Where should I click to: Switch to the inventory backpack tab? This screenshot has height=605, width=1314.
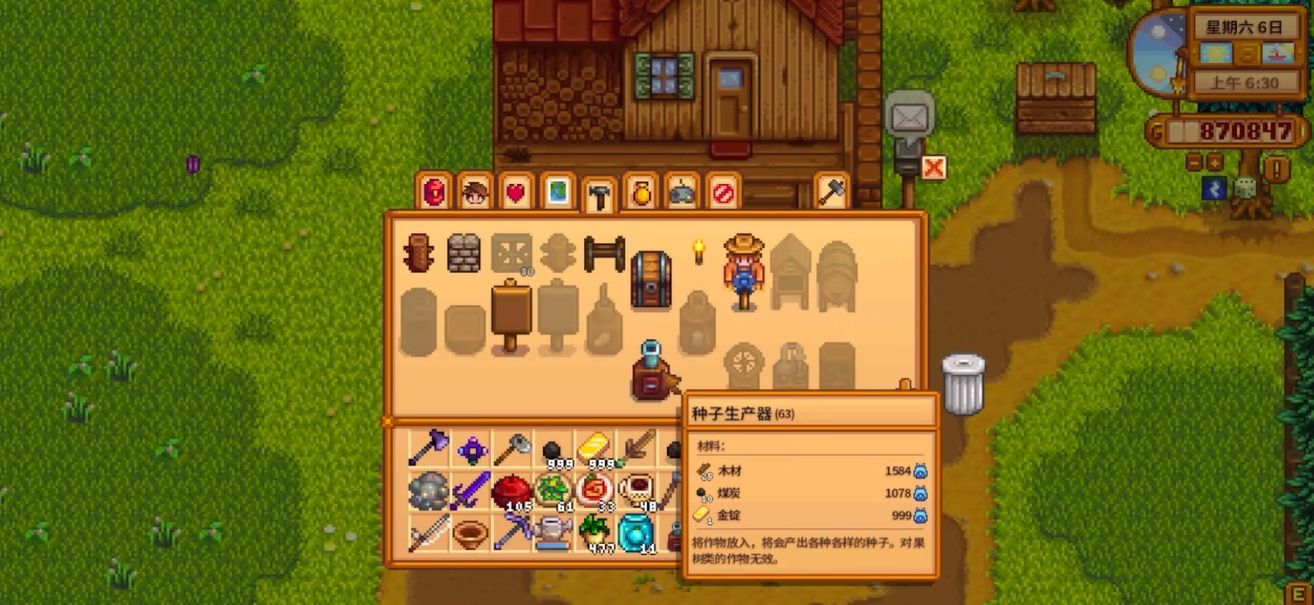pos(435,192)
